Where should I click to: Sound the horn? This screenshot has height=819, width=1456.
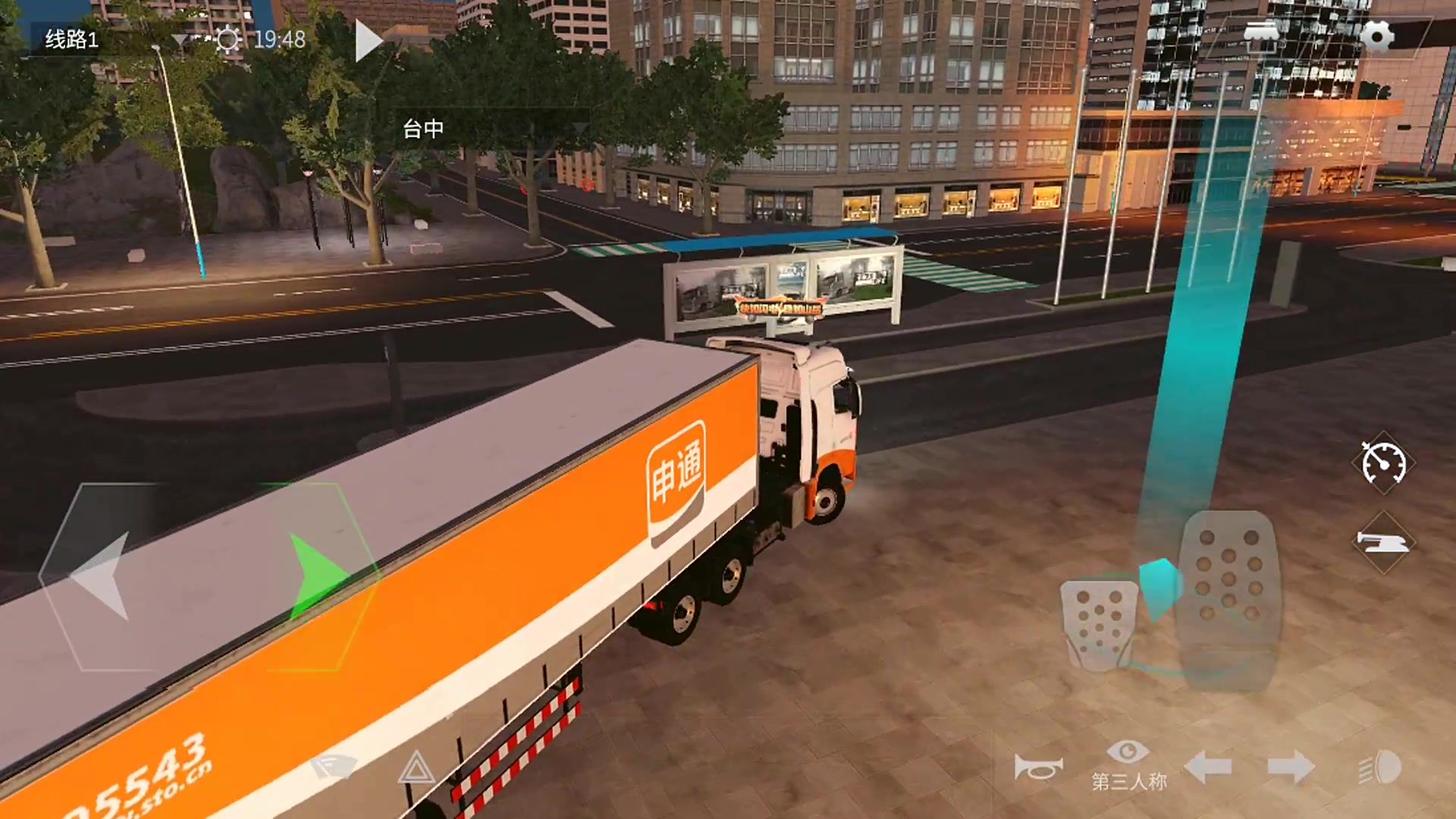coord(1037,768)
